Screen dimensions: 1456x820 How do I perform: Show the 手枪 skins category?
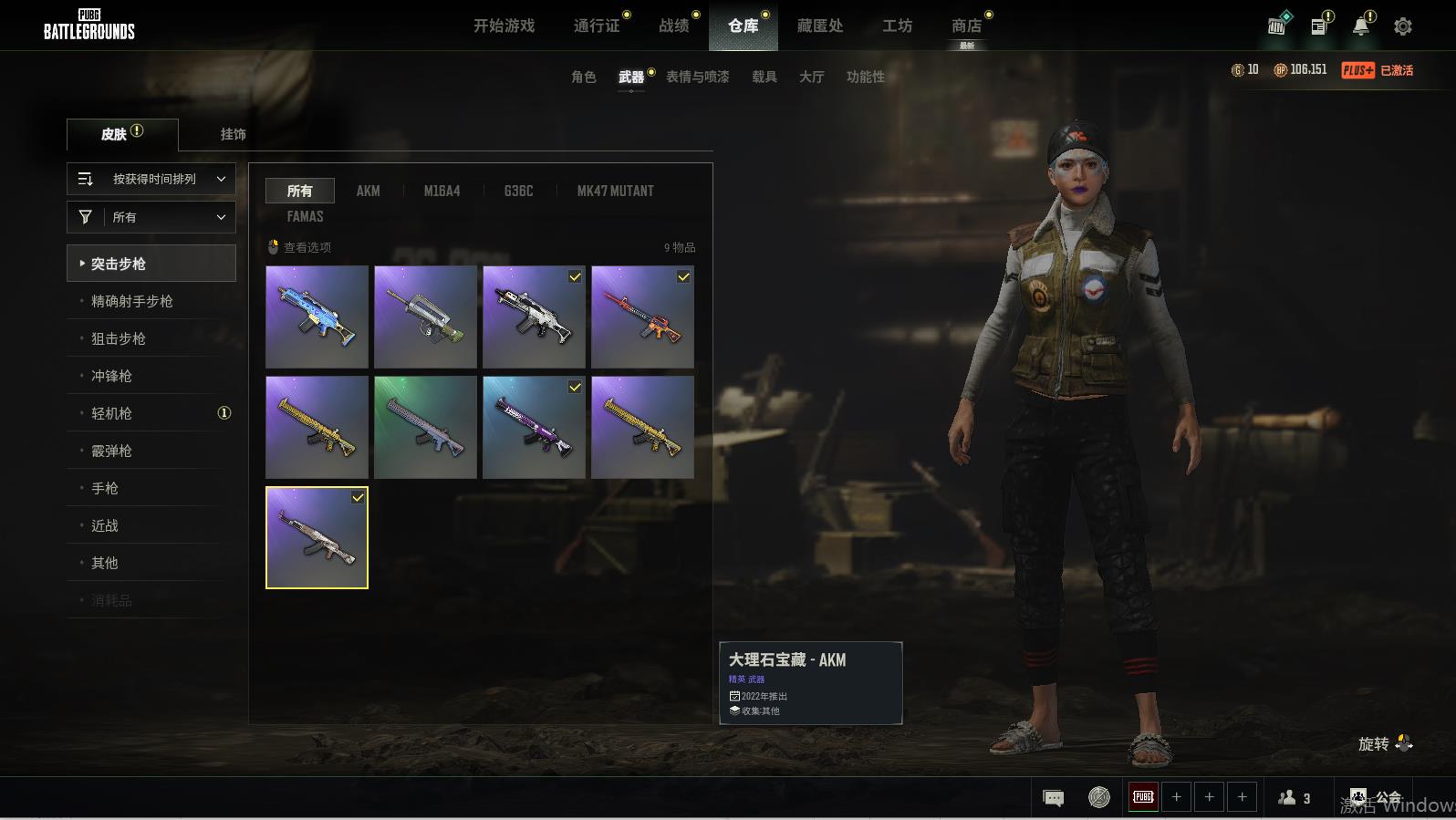105,488
